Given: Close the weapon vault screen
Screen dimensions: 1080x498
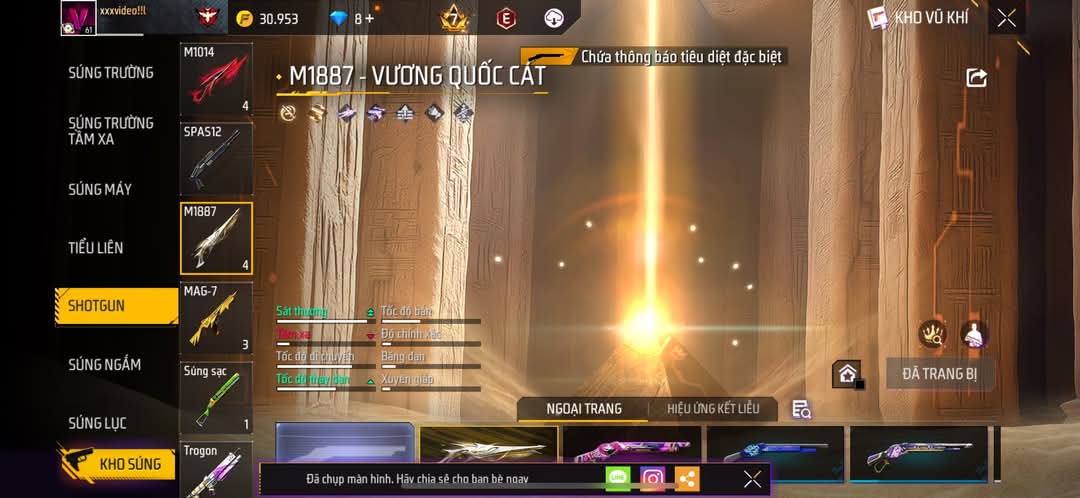Looking at the screenshot, I should 1006,18.
